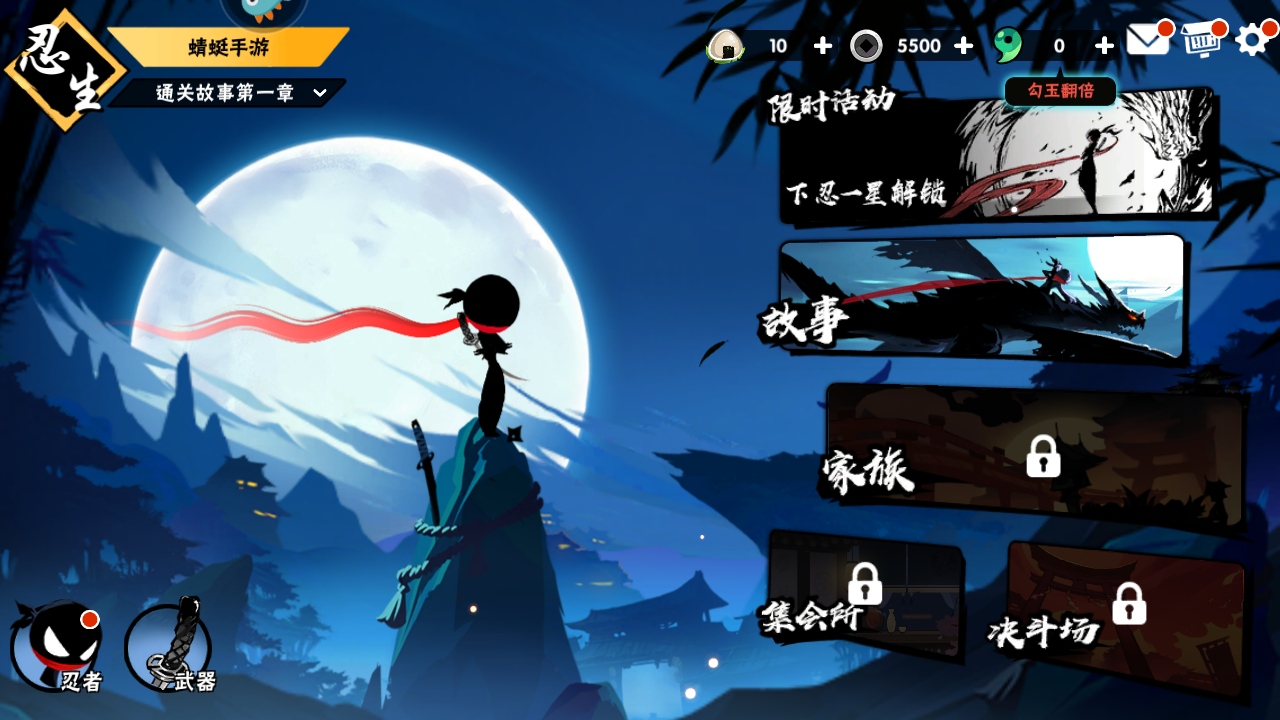
Task: Select the 蜻蜓手游 player name banner
Action: [x=228, y=47]
